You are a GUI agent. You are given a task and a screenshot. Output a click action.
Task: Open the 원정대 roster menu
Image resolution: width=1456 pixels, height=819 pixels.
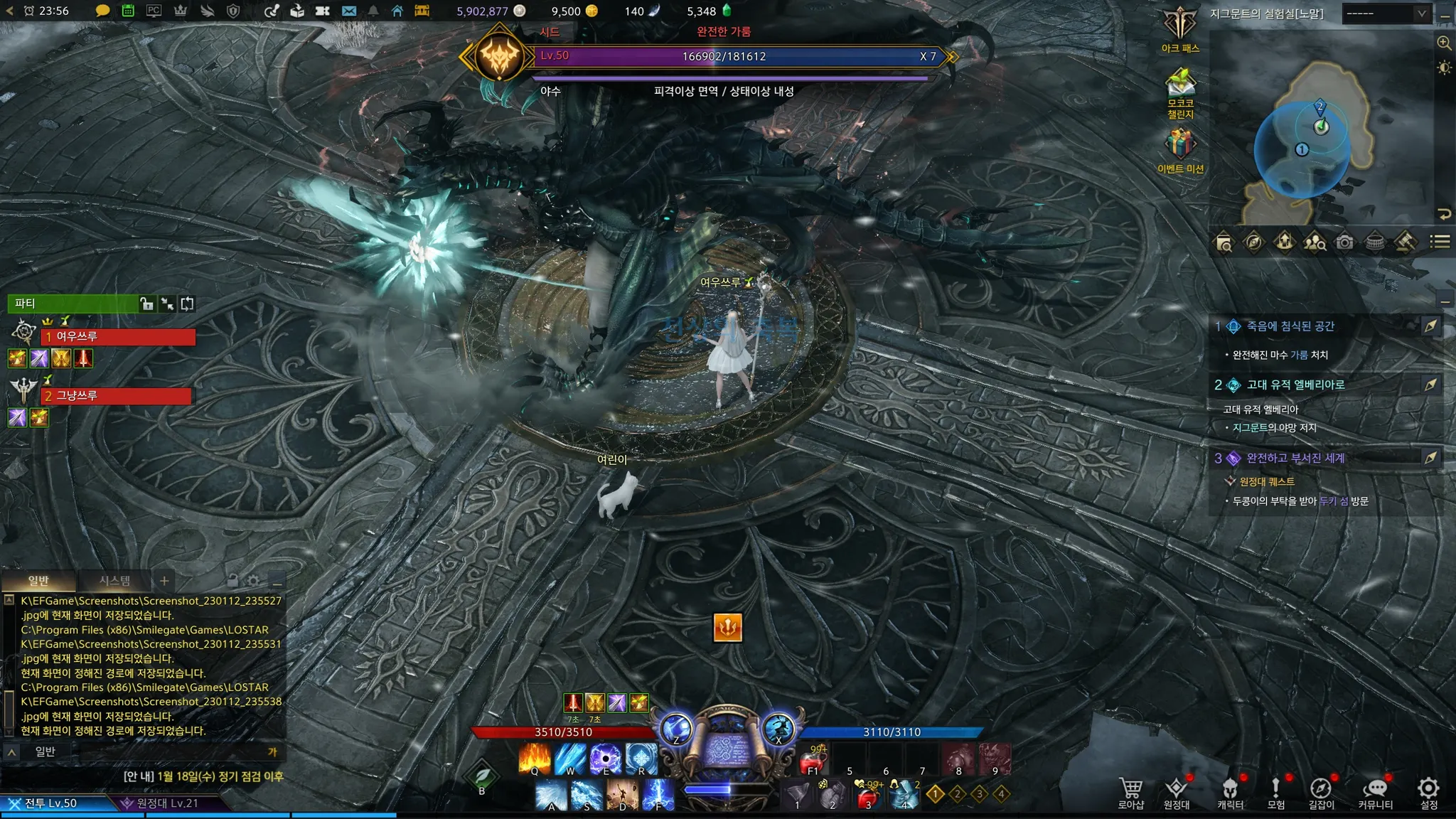[1177, 791]
